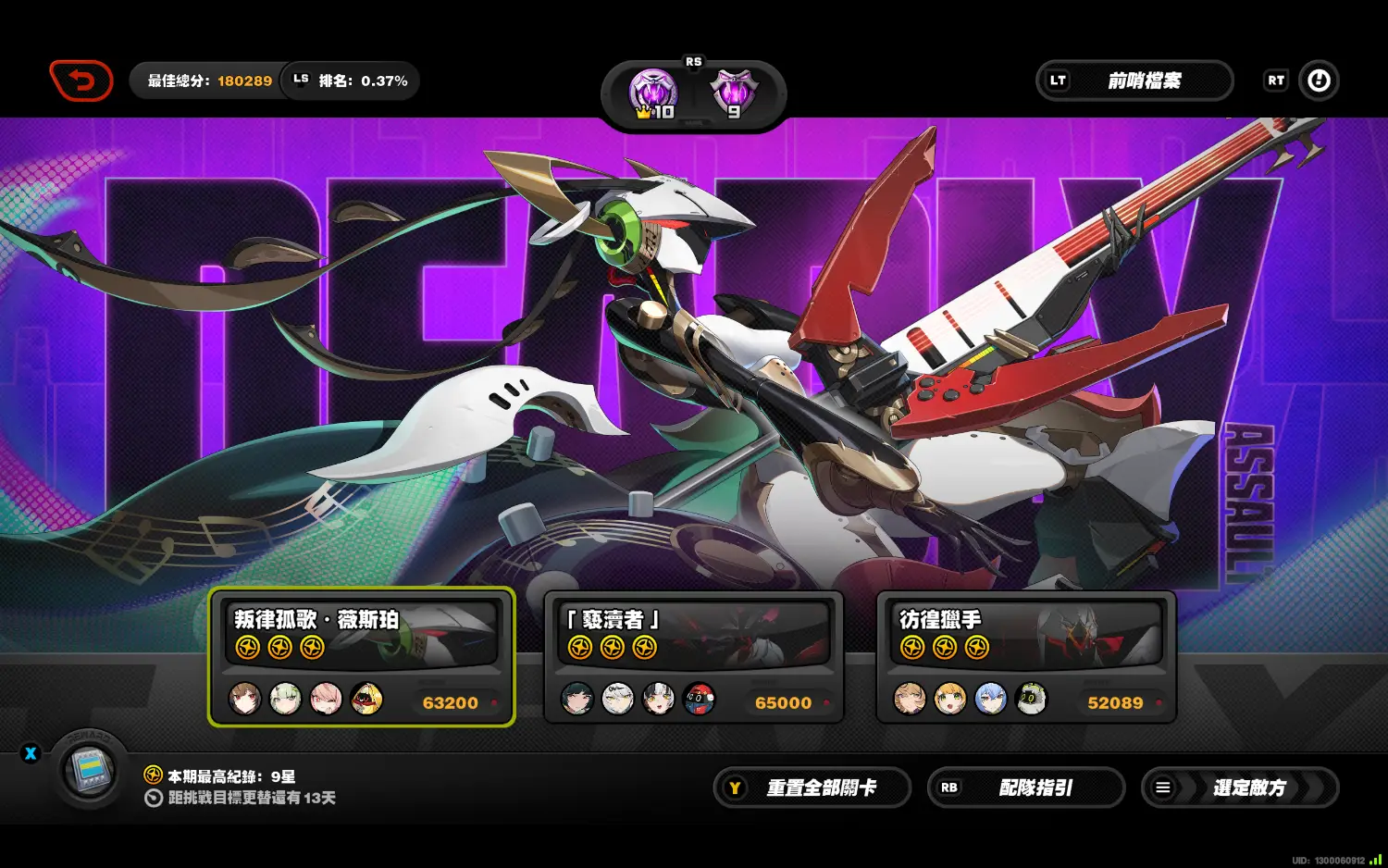
Task: View the 排名 ranking percentage panel
Action: click(352, 81)
